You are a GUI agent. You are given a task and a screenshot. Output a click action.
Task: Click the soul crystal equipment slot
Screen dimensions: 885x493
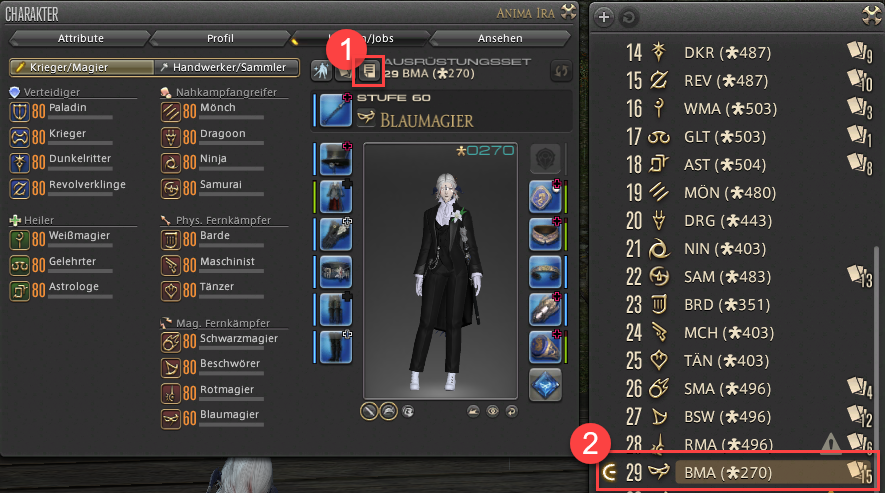click(545, 384)
